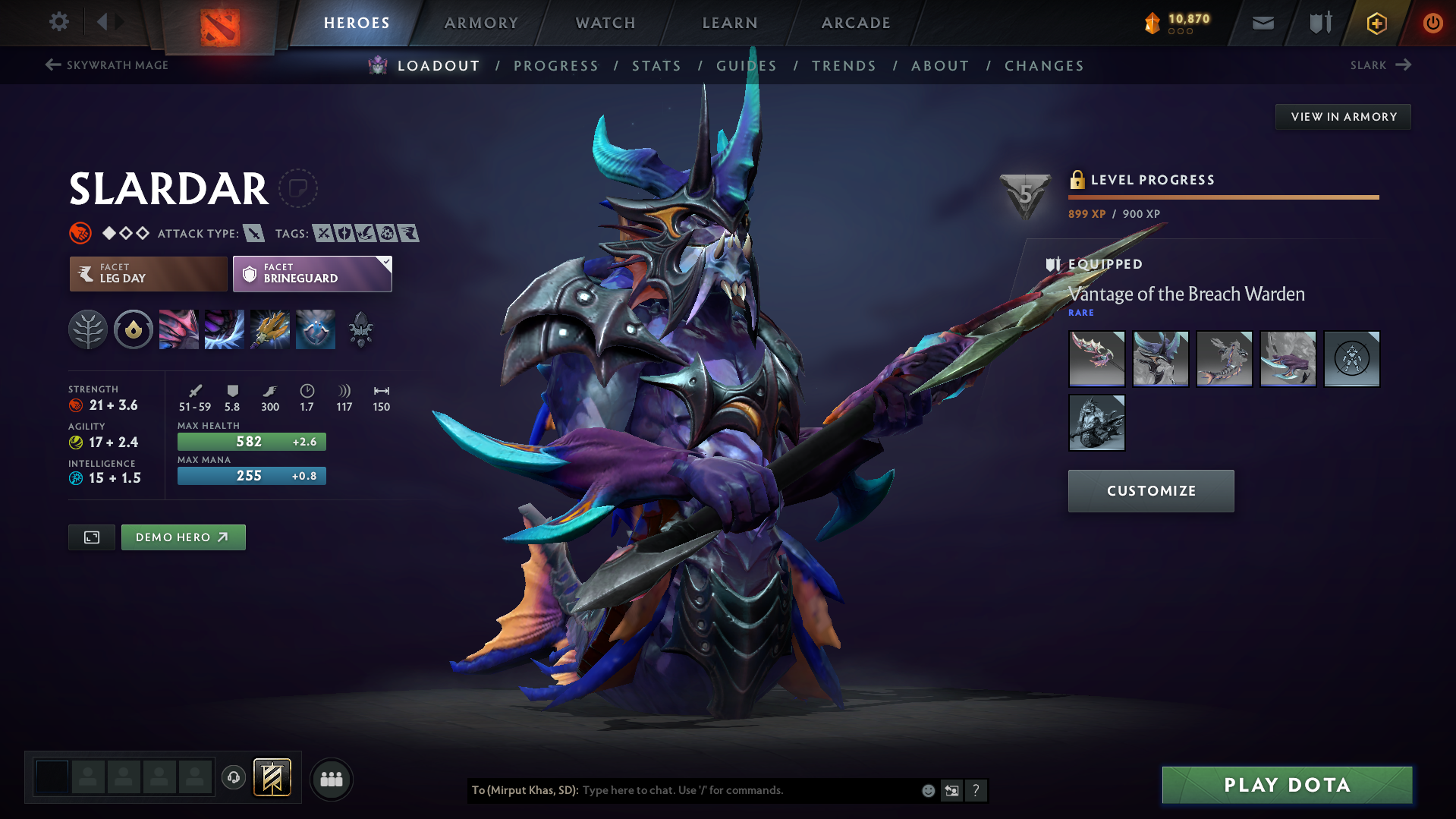Screen dimensions: 1456x819
Task: Open Dota Plus hexagon icon
Action: click(1376, 23)
